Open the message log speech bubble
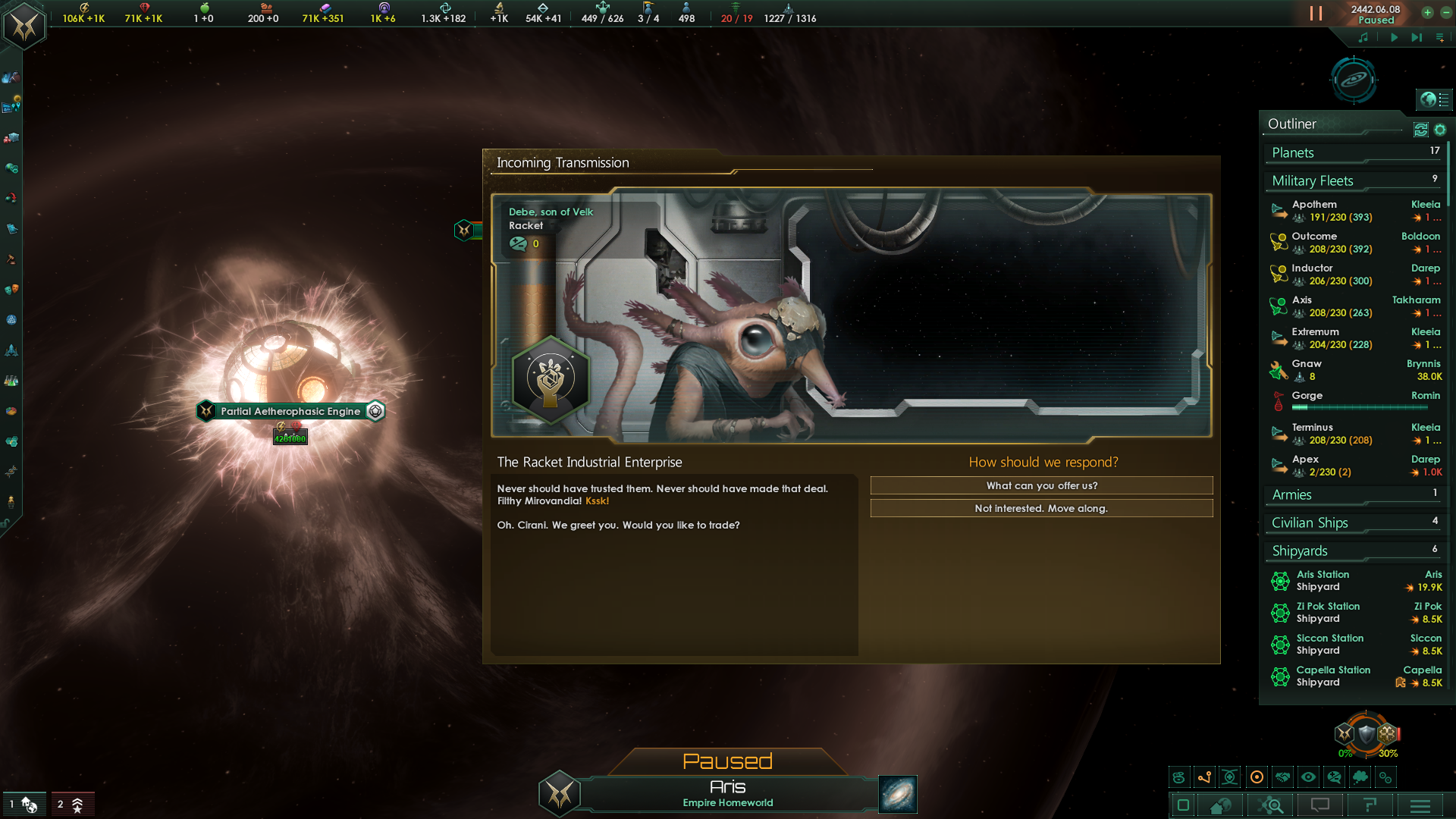The height and width of the screenshot is (819, 1456). click(1322, 805)
